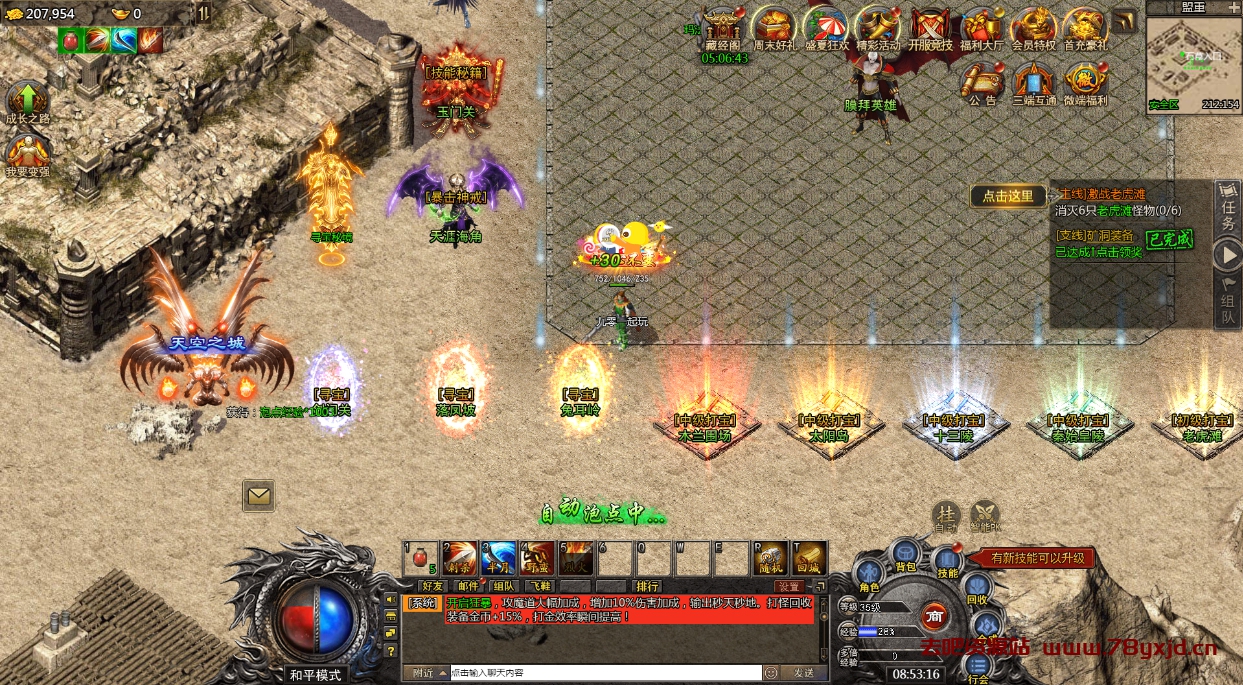Image resolution: width=1243 pixels, height=685 pixels.
Task: Open the 藏经阁 scripture pavilion icon
Action: click(721, 26)
